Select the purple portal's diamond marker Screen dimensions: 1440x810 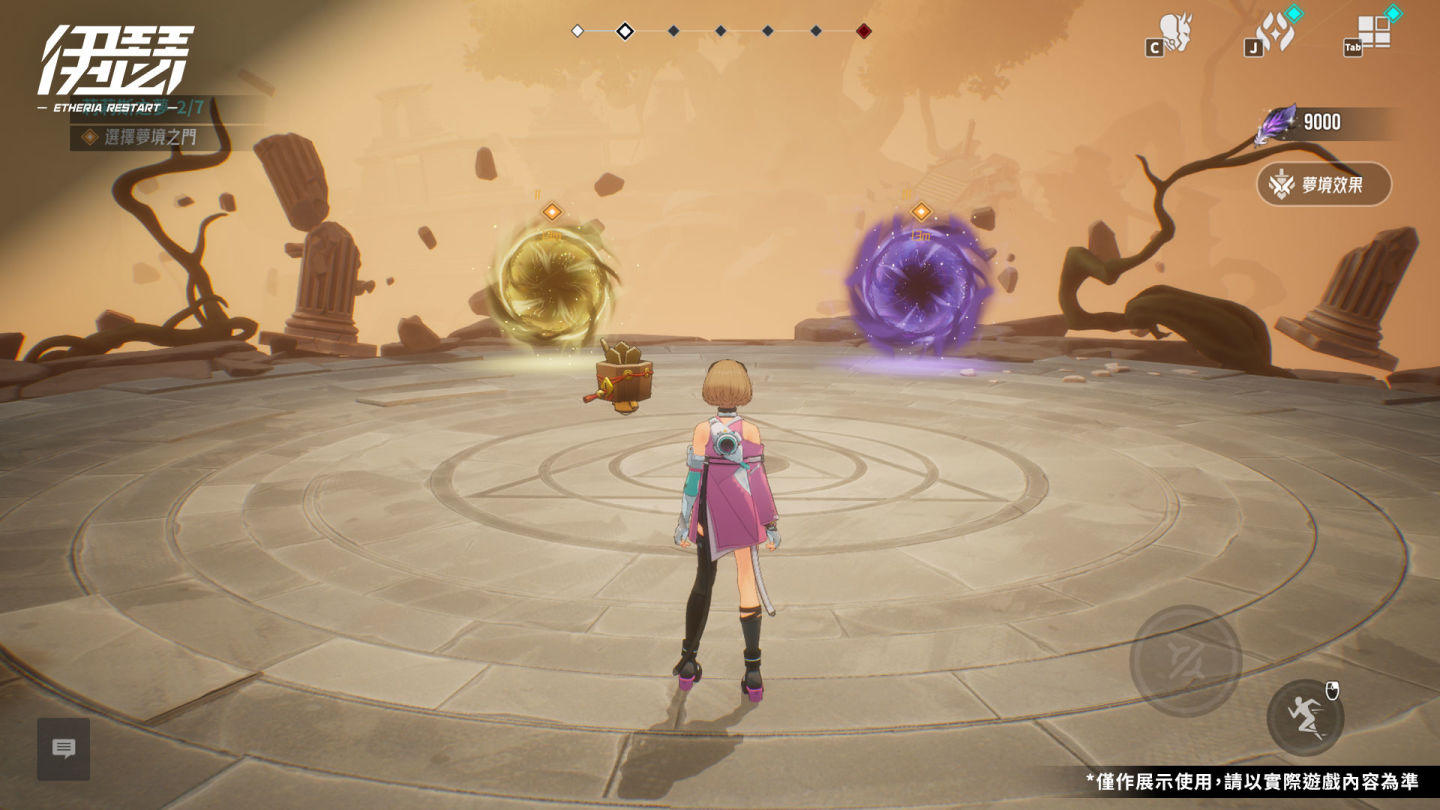(921, 211)
